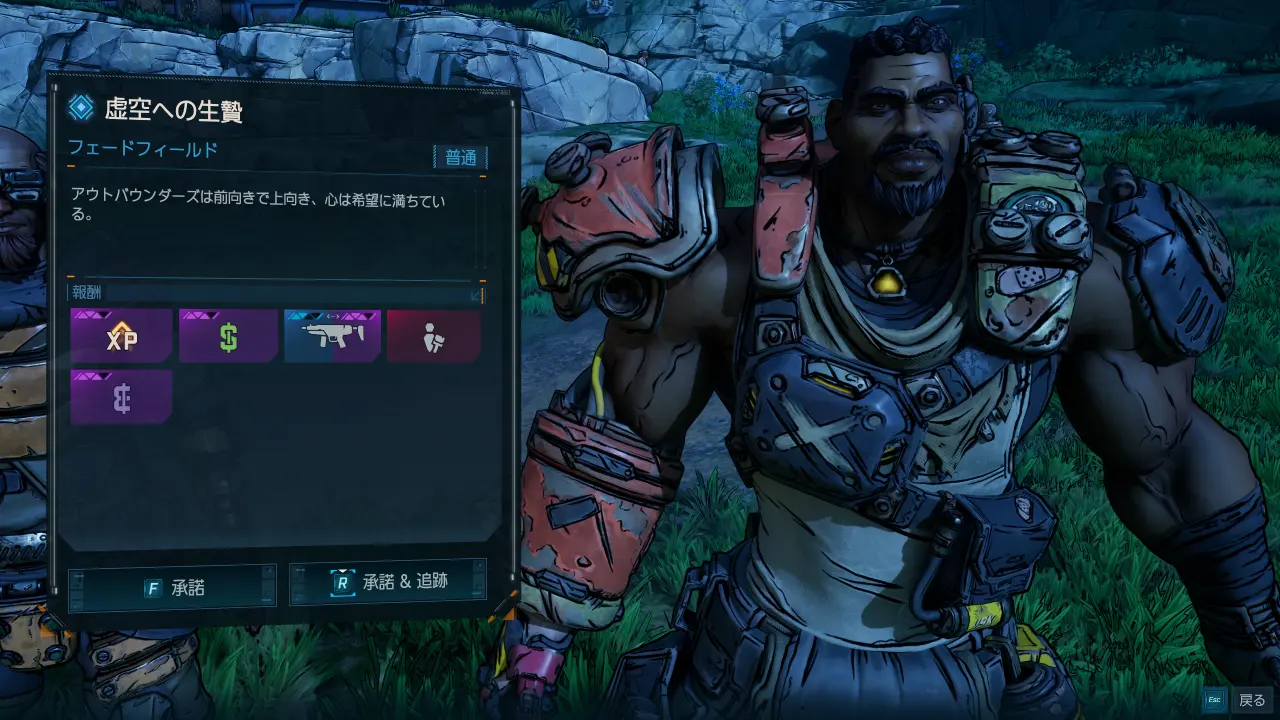Screen dimensions: 1280x720
Task: Accept the mission with the 承諾 button
Action: click(x=172, y=587)
